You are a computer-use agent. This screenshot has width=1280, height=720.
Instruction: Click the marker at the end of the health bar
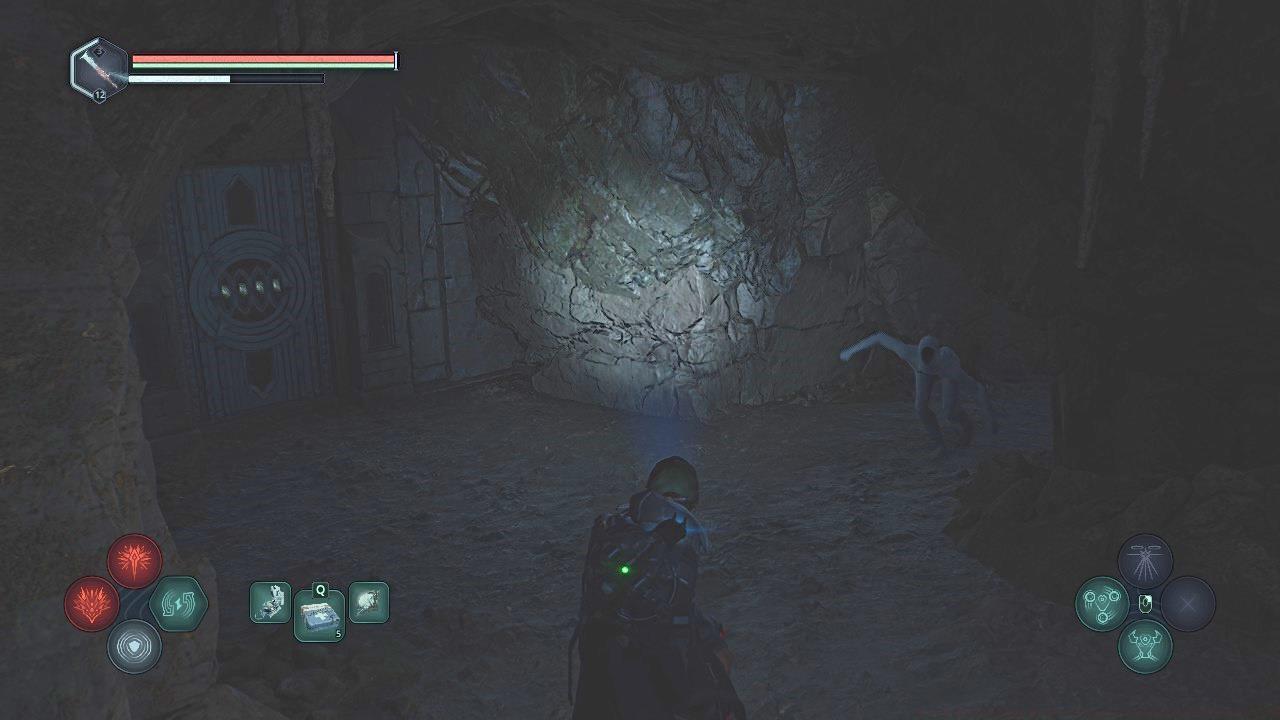[x=394, y=59]
